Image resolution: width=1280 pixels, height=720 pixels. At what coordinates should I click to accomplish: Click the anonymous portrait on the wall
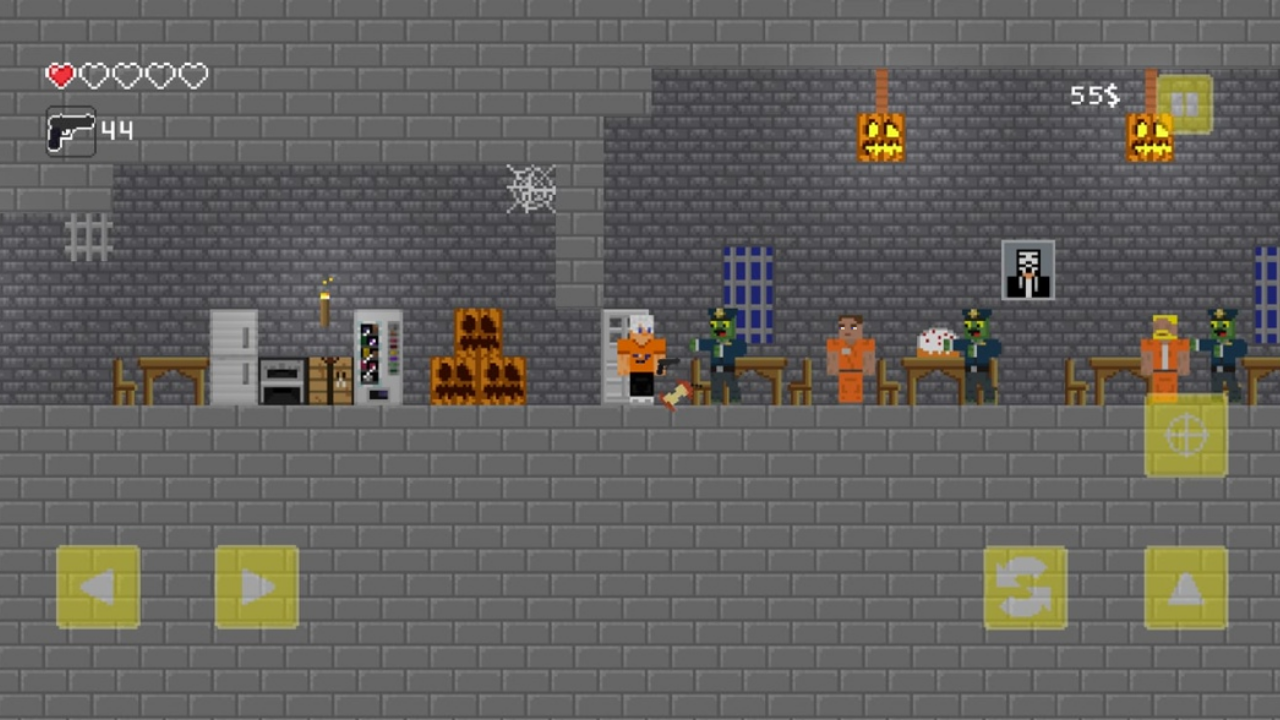1027,269
